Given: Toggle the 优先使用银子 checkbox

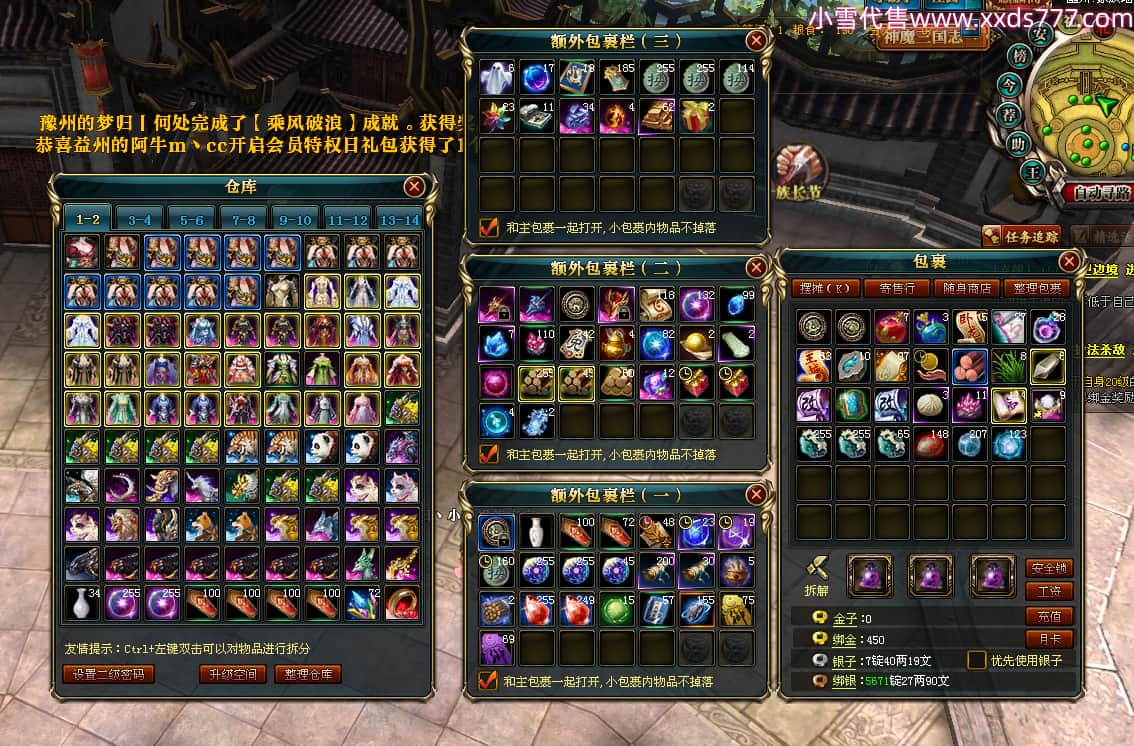Looking at the screenshot, I should tap(977, 660).
